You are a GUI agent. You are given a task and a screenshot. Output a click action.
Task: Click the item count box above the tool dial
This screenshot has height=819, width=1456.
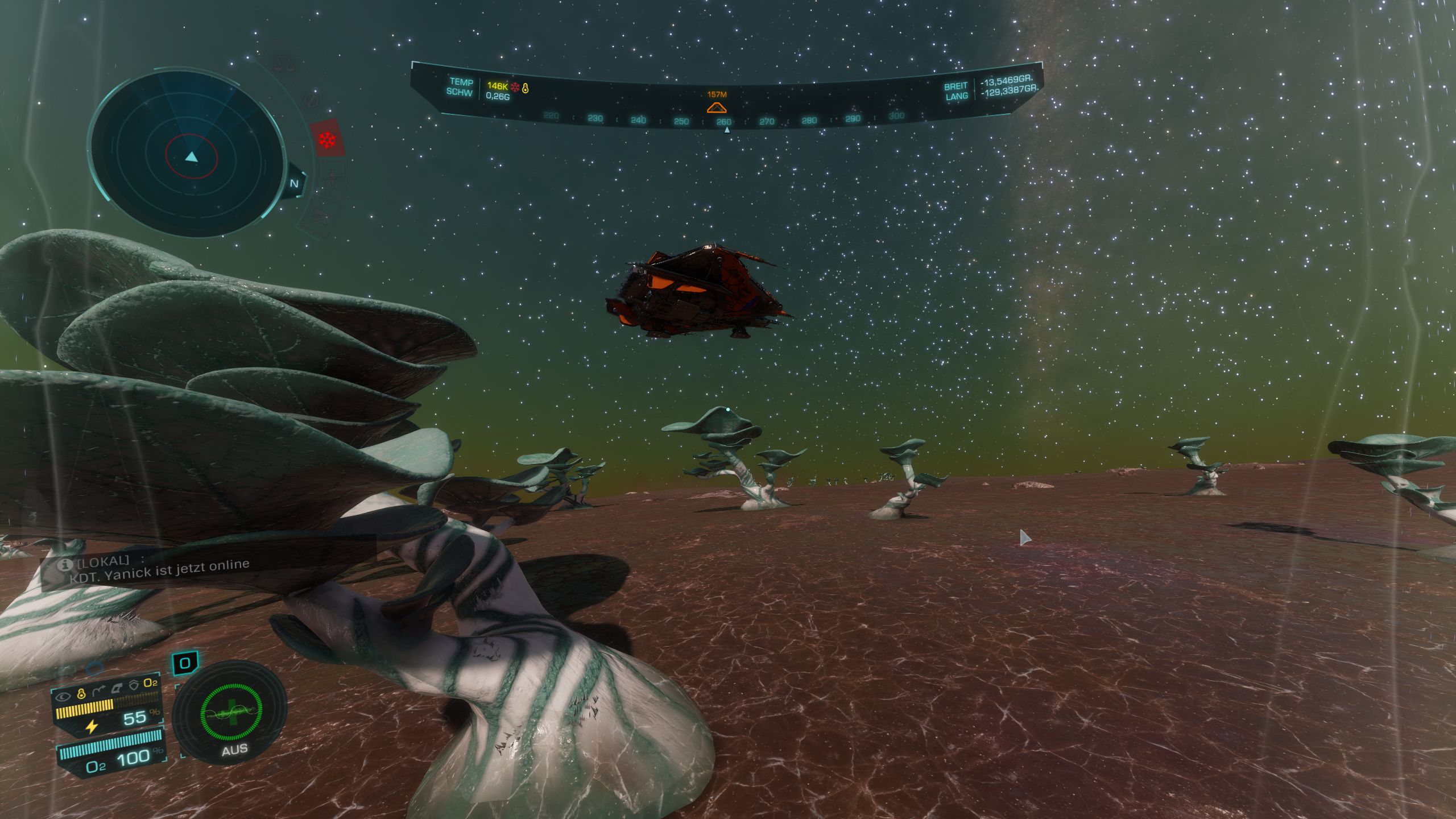tap(185, 663)
